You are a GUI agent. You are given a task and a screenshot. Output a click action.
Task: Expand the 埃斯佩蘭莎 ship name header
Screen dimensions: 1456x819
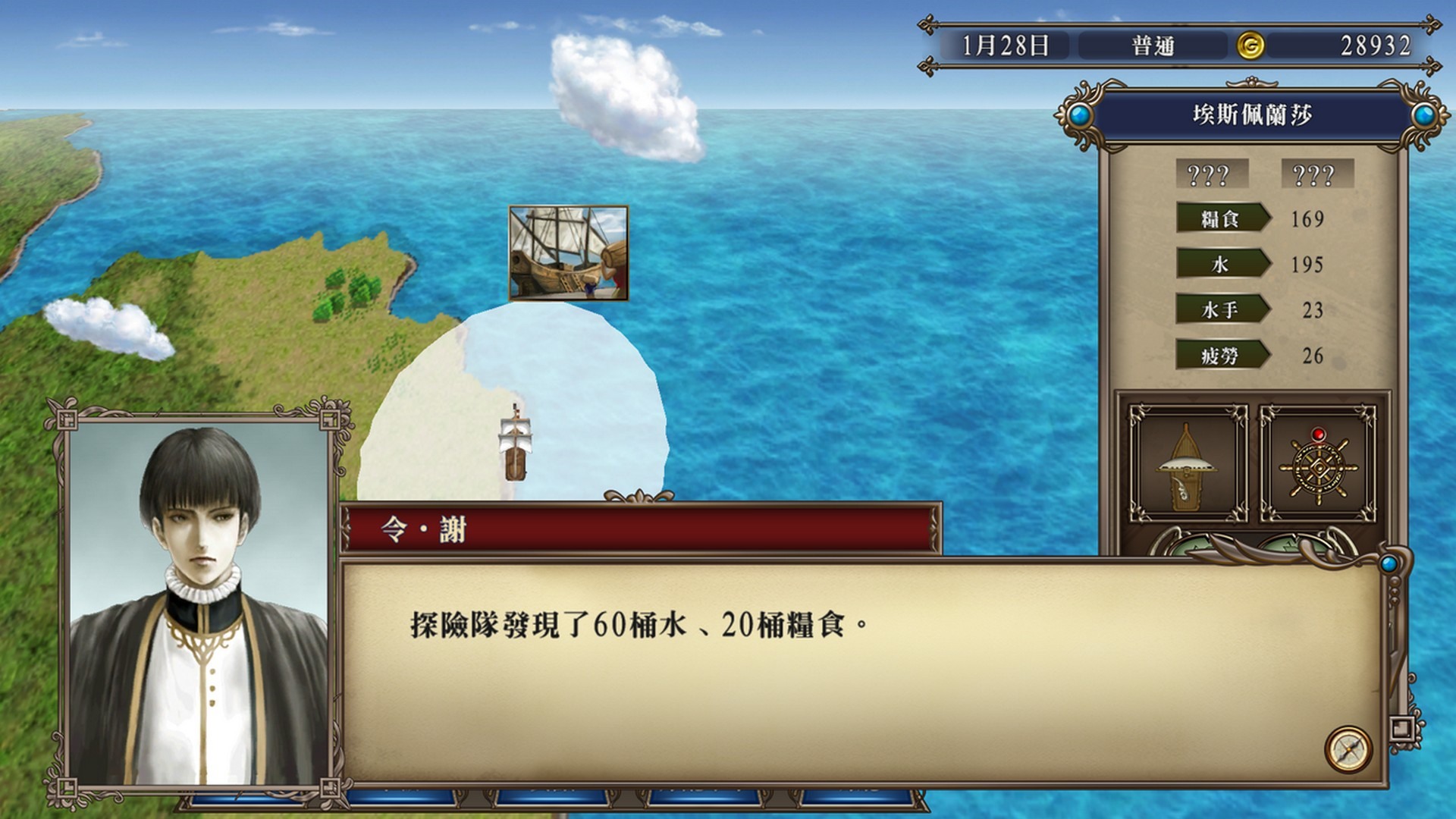[1251, 115]
